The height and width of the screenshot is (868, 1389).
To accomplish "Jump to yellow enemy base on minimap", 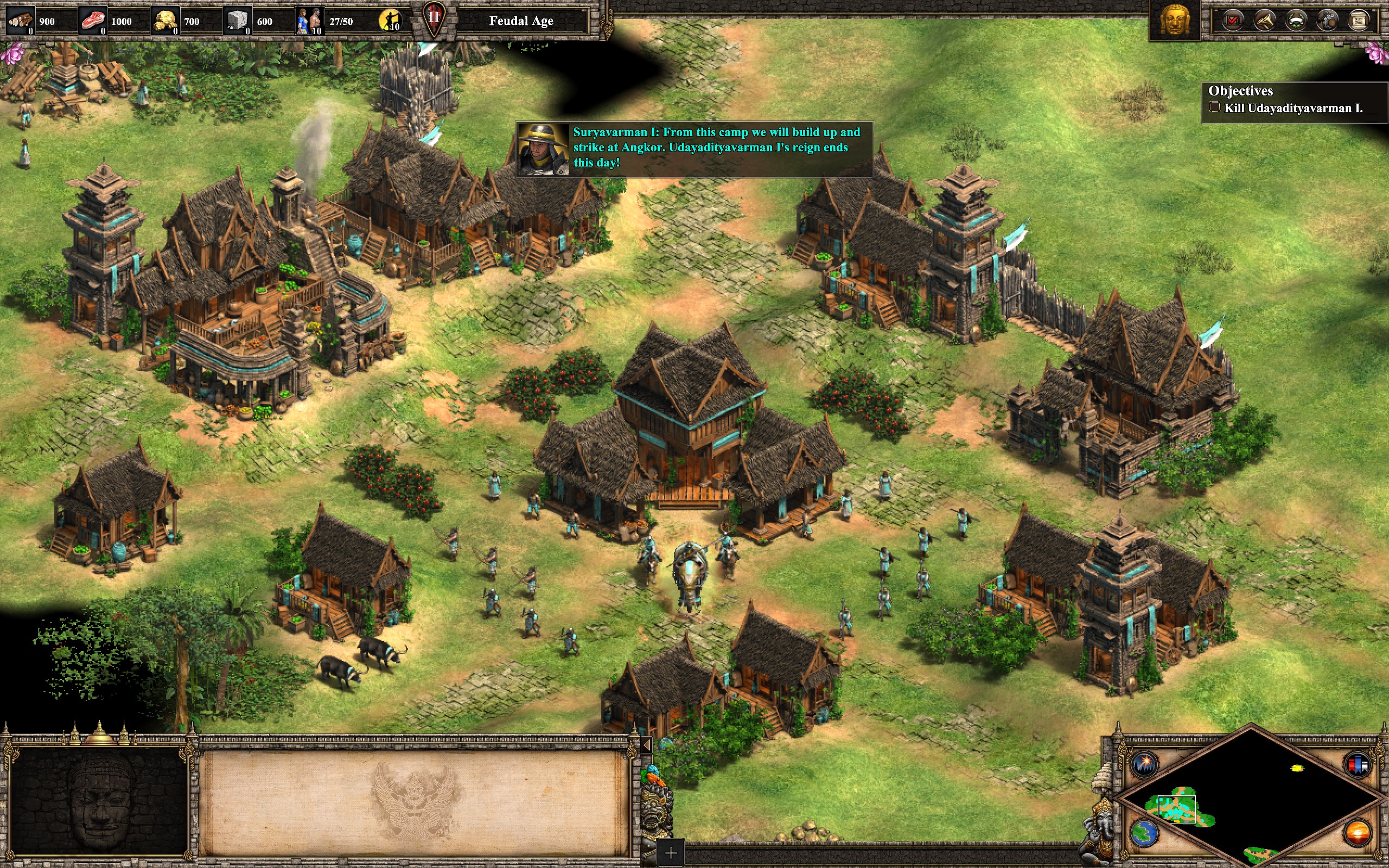I will tap(1297, 768).
